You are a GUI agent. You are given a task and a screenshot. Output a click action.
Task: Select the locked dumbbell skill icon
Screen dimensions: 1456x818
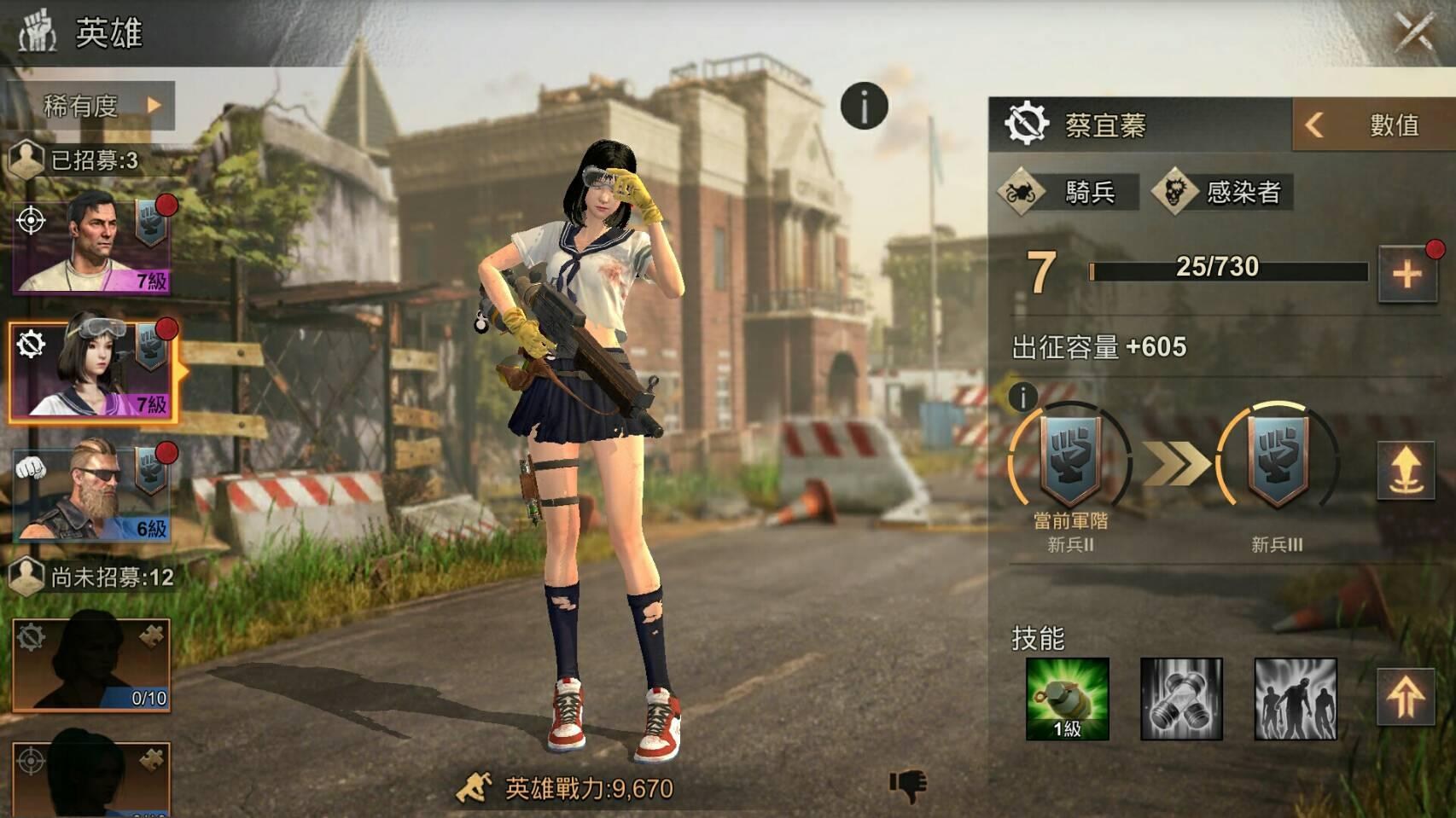coord(1181,699)
